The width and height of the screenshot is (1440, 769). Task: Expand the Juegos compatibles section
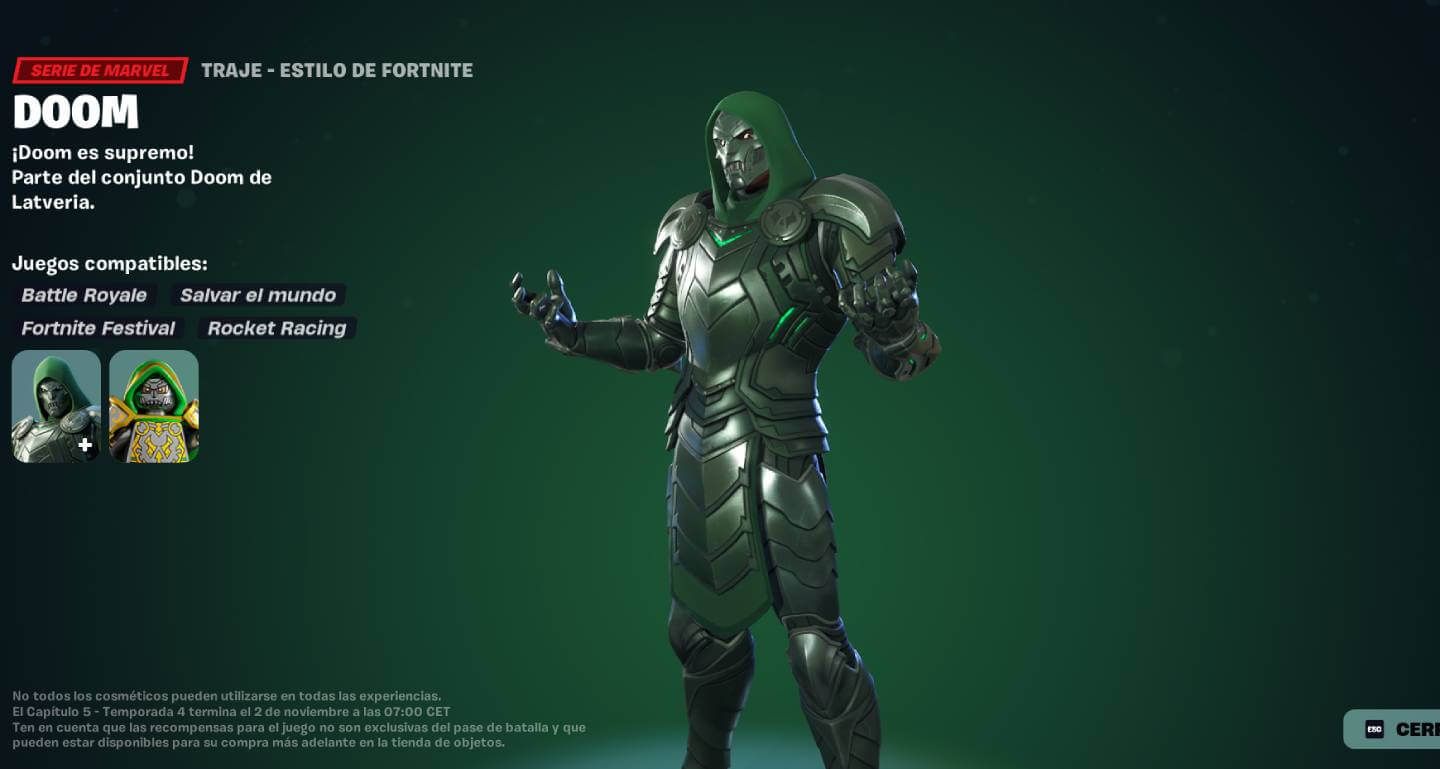pos(110,263)
